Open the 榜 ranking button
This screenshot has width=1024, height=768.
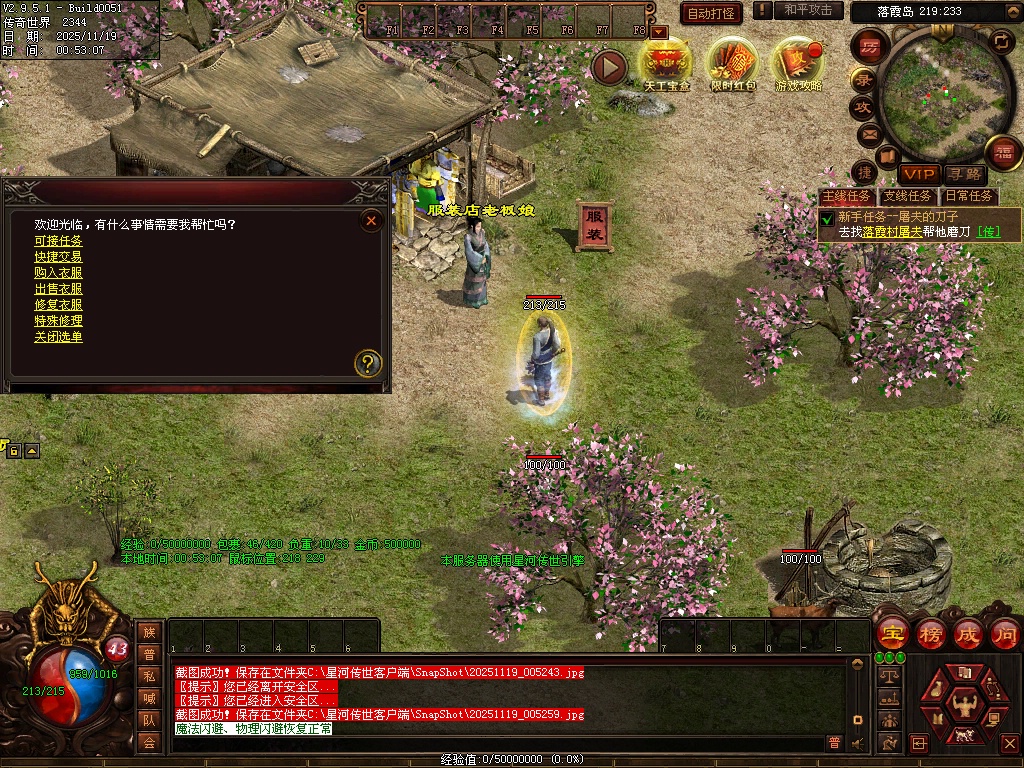click(930, 634)
